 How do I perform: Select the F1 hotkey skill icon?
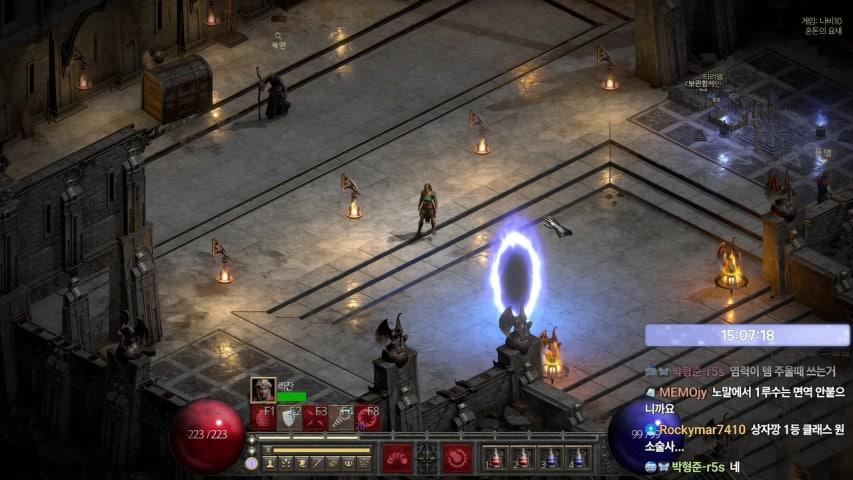[x=263, y=417]
